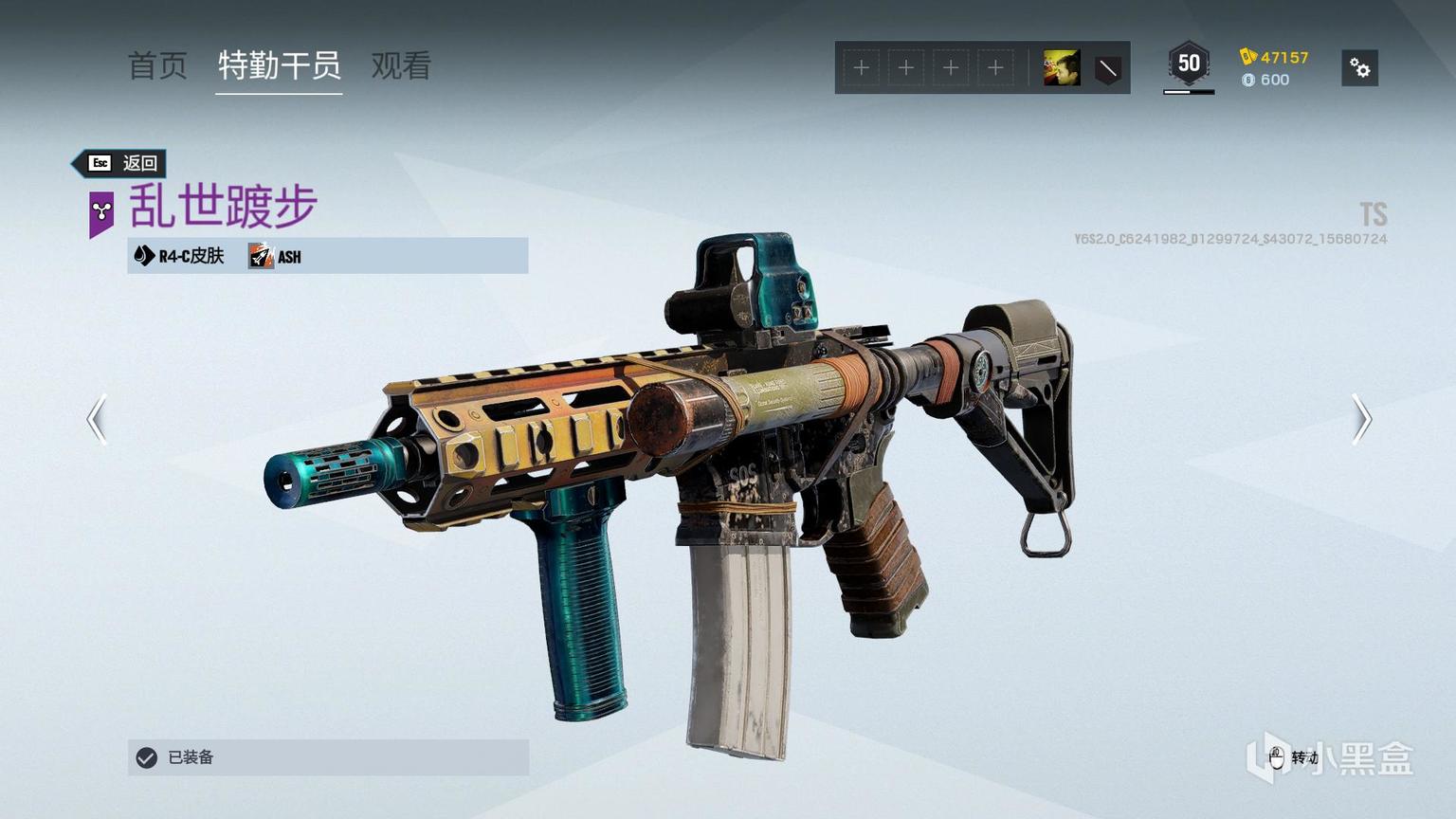The width and height of the screenshot is (1456, 819).
Task: Open the 首页 home tab
Action: click(x=157, y=66)
